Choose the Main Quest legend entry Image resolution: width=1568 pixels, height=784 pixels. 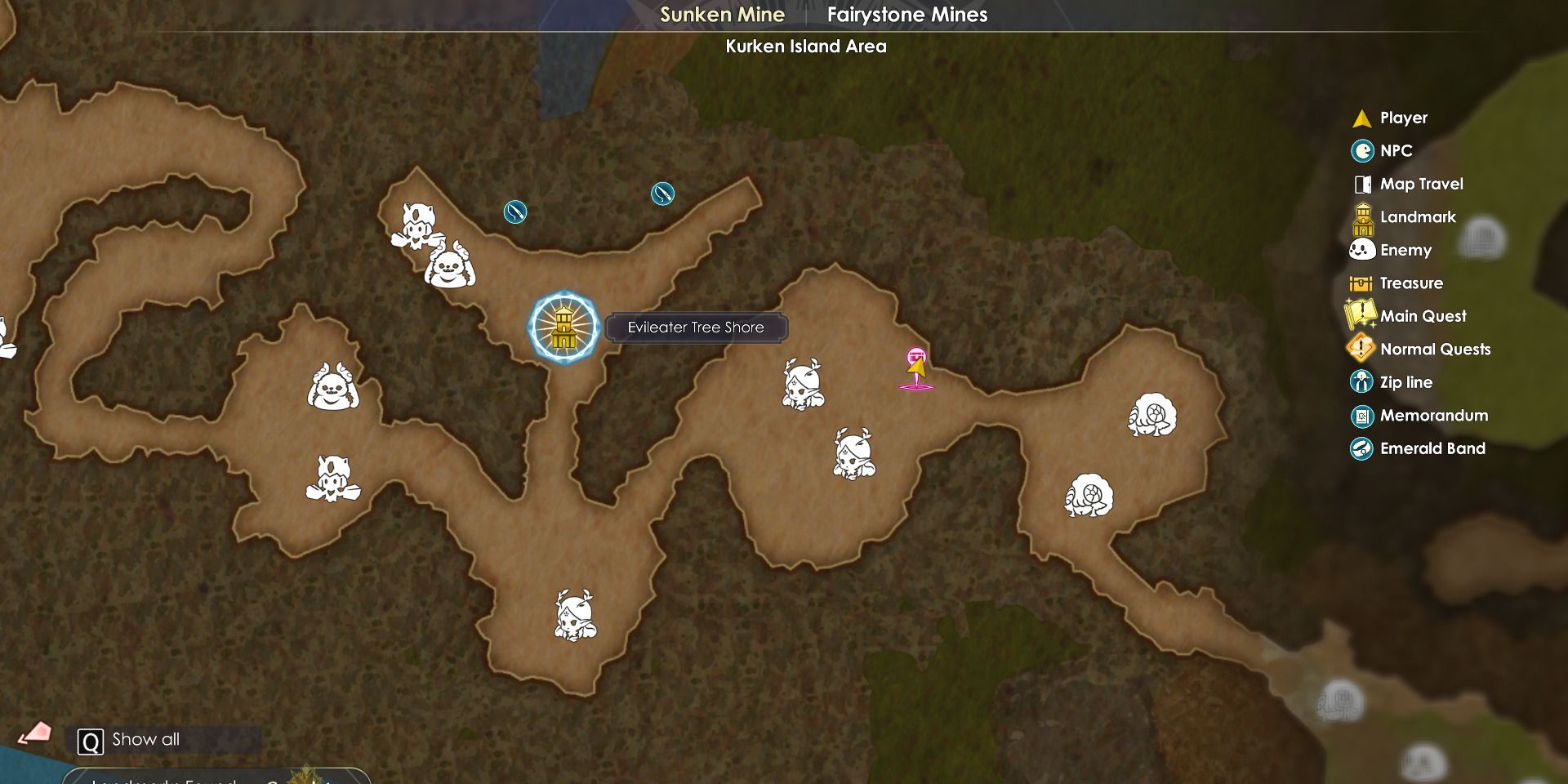pyautogui.click(x=1423, y=316)
